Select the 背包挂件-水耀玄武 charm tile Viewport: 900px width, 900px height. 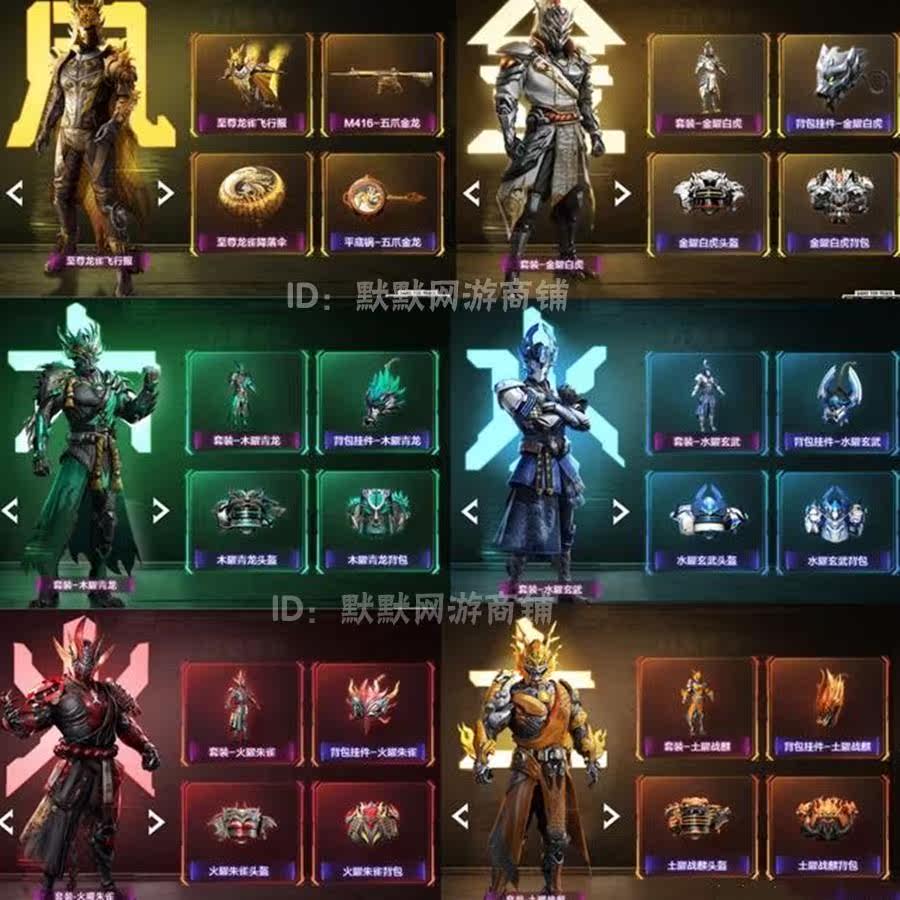[x=836, y=402]
